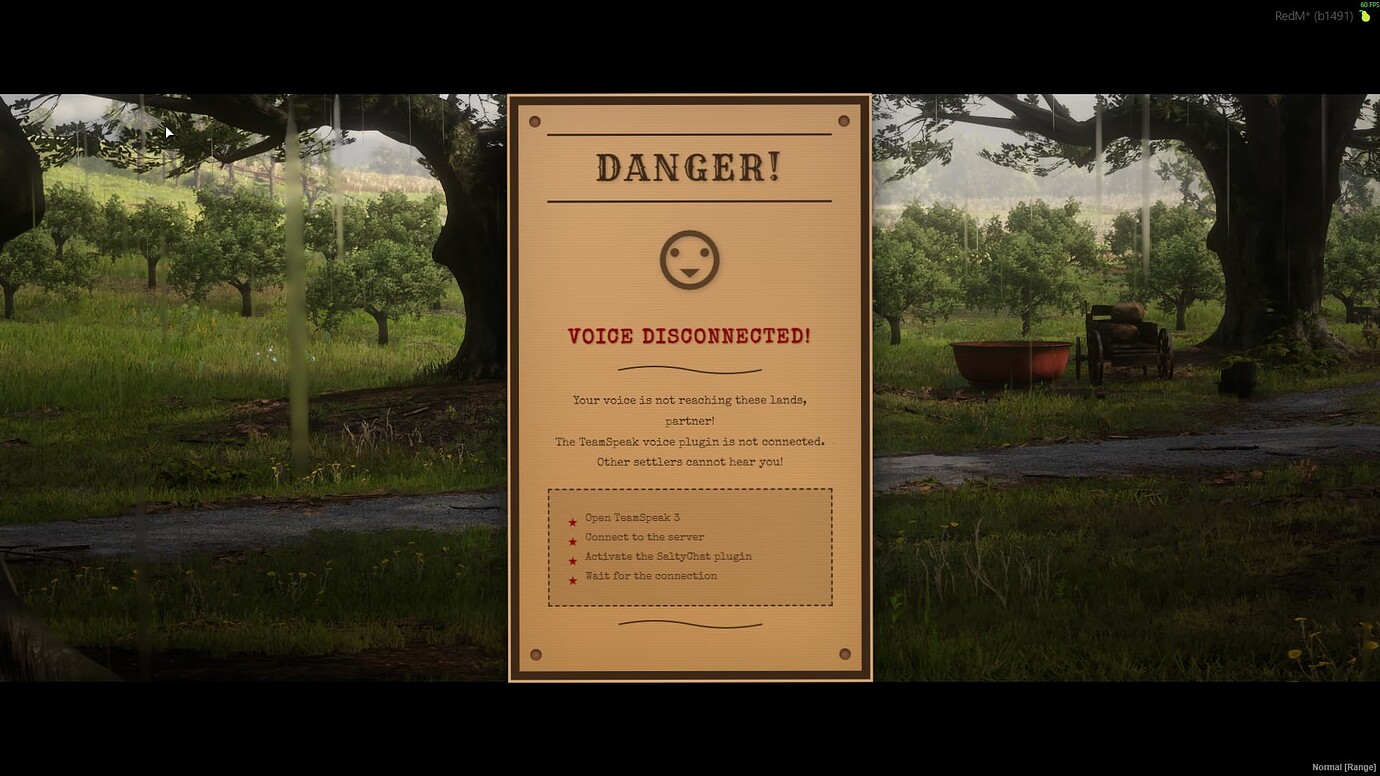1380x776 pixels.
Task: Toggle the VOICE DISCONNECTED status banner
Action: [x=689, y=336]
